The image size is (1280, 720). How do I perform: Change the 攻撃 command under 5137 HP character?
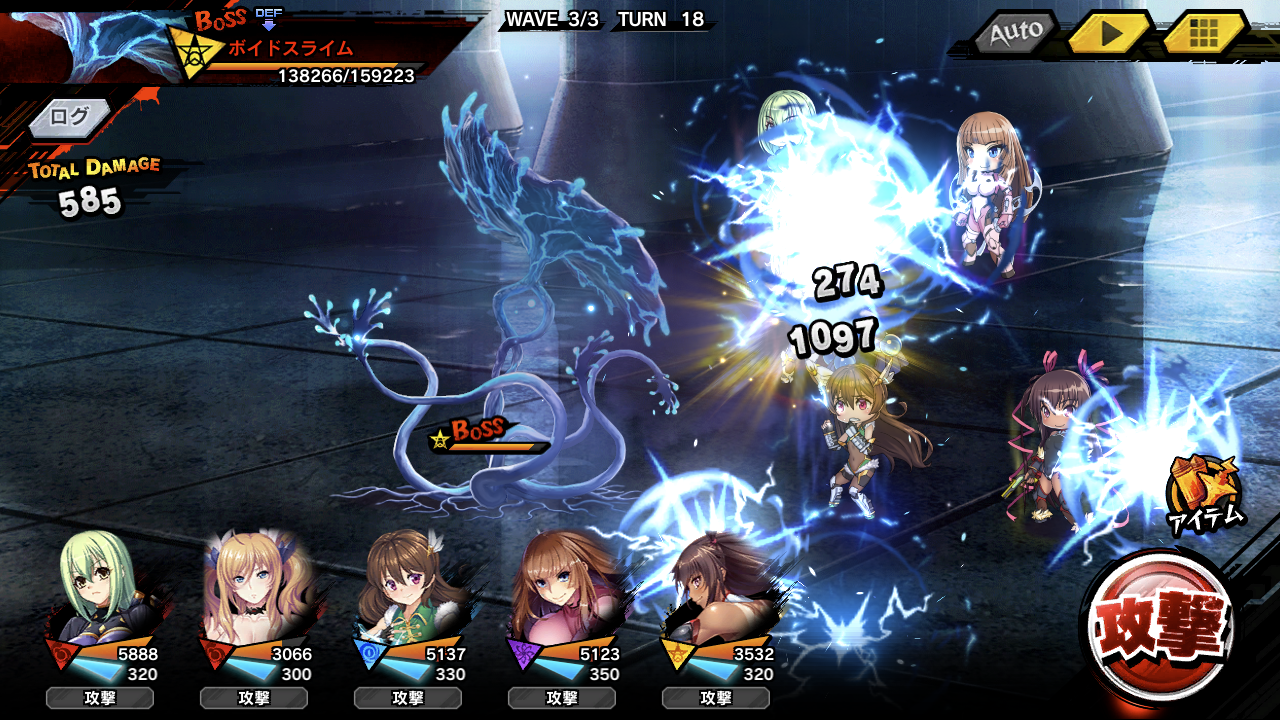408,698
